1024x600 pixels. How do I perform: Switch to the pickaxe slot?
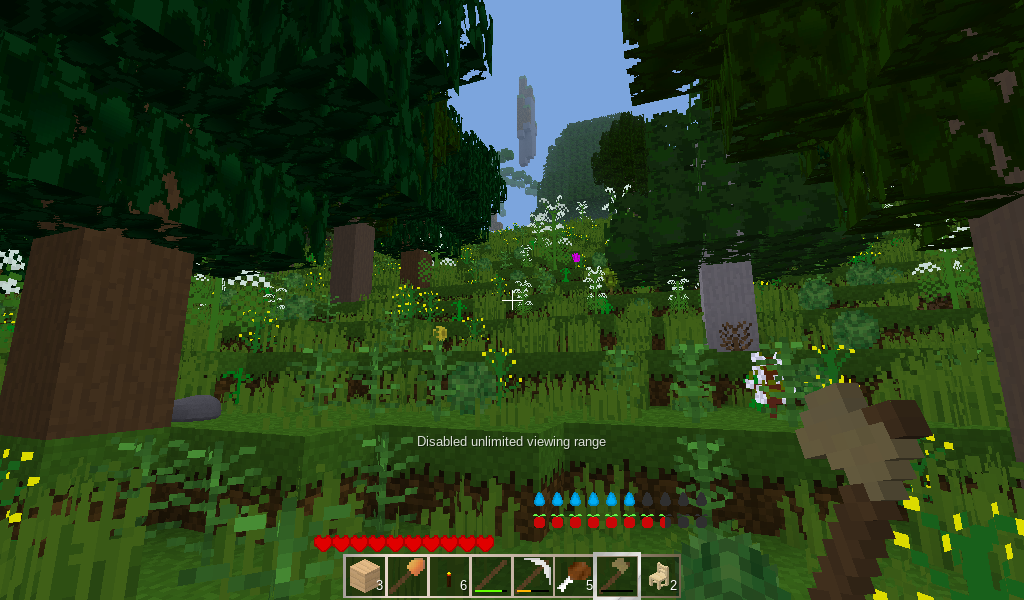point(533,576)
